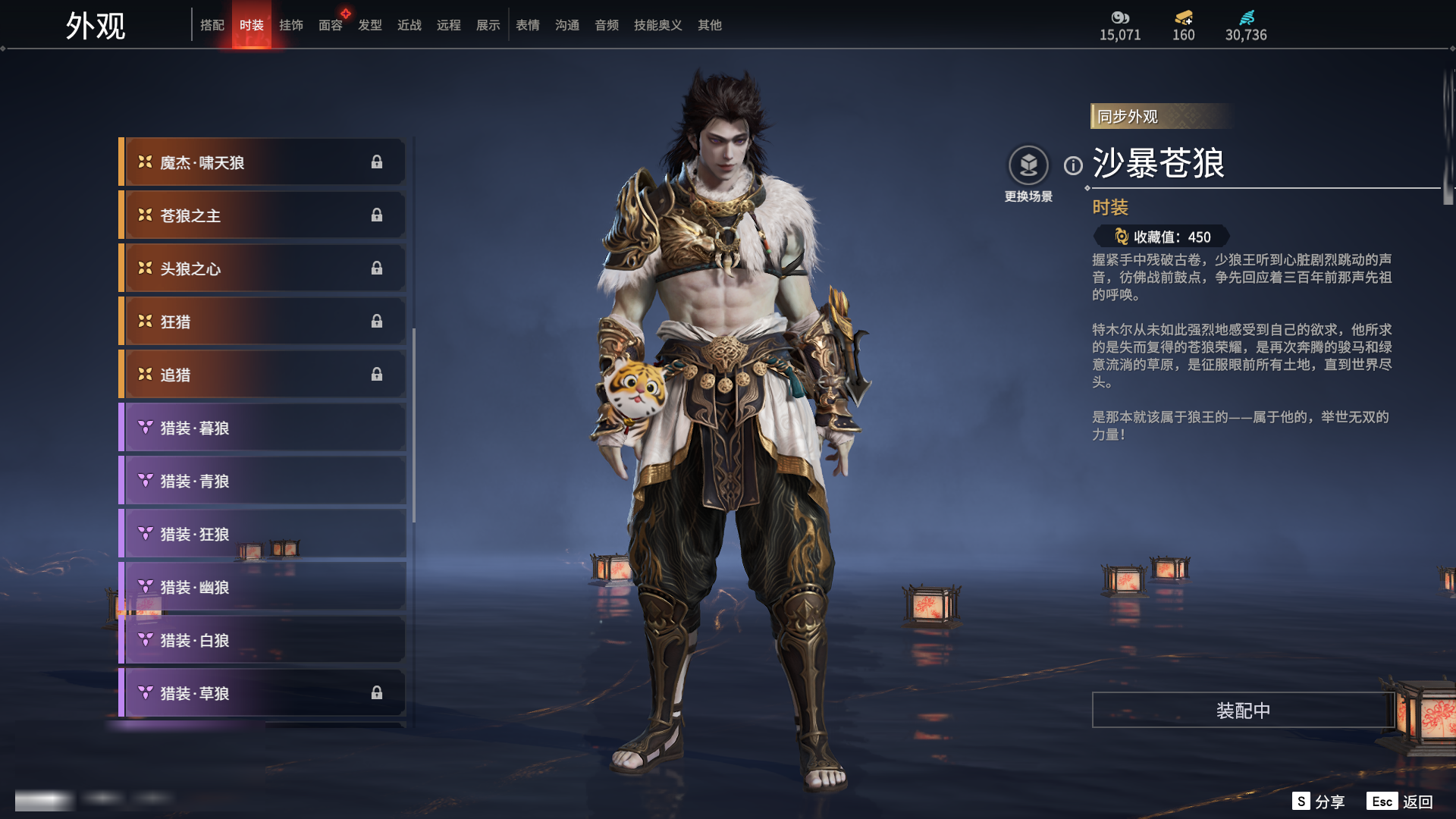
Task: Select the 猎装·青狼 outfit
Action: pos(262,481)
